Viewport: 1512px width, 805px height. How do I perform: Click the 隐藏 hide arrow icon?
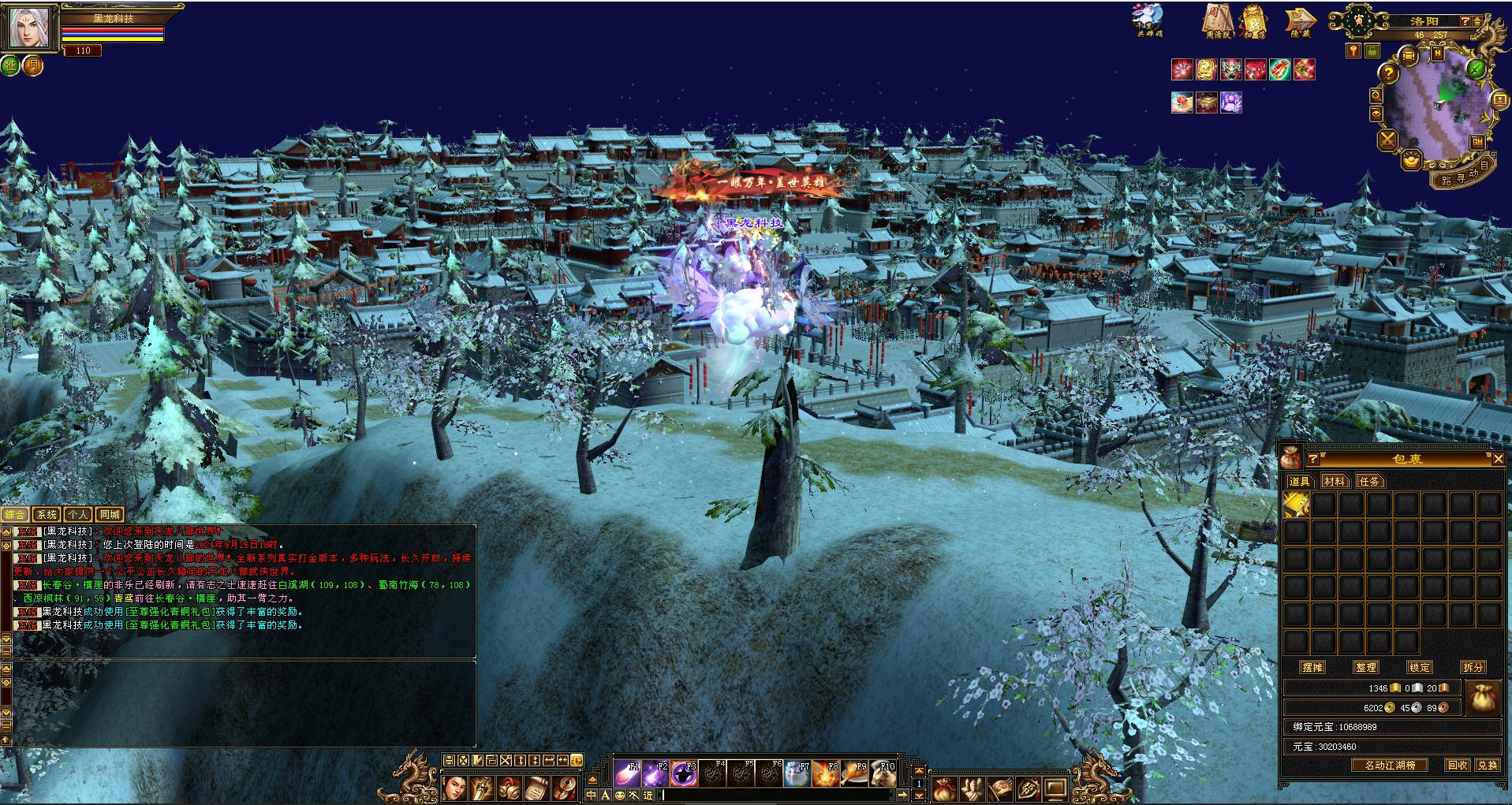click(x=1300, y=22)
